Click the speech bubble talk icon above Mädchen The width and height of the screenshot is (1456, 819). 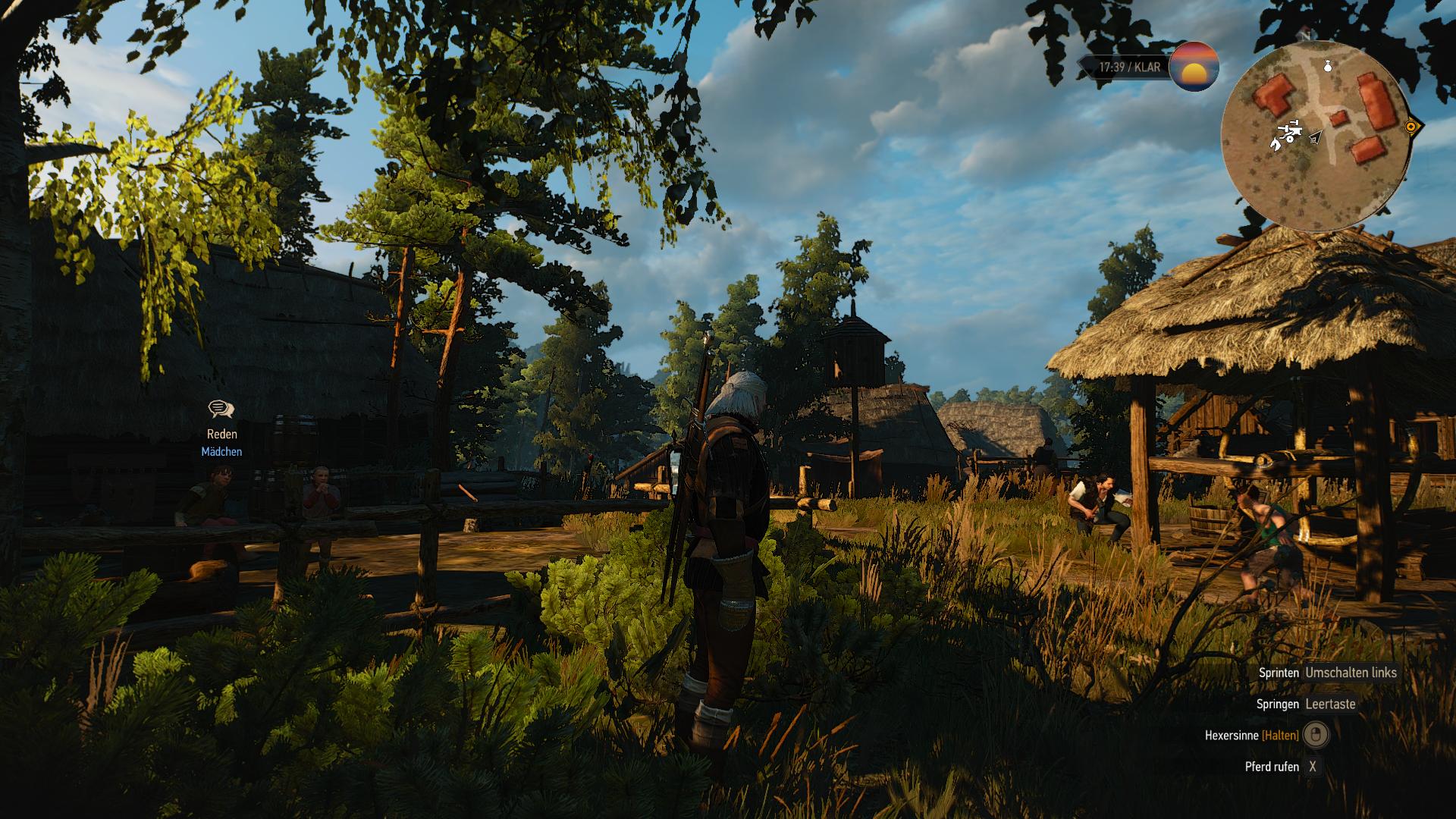221,409
